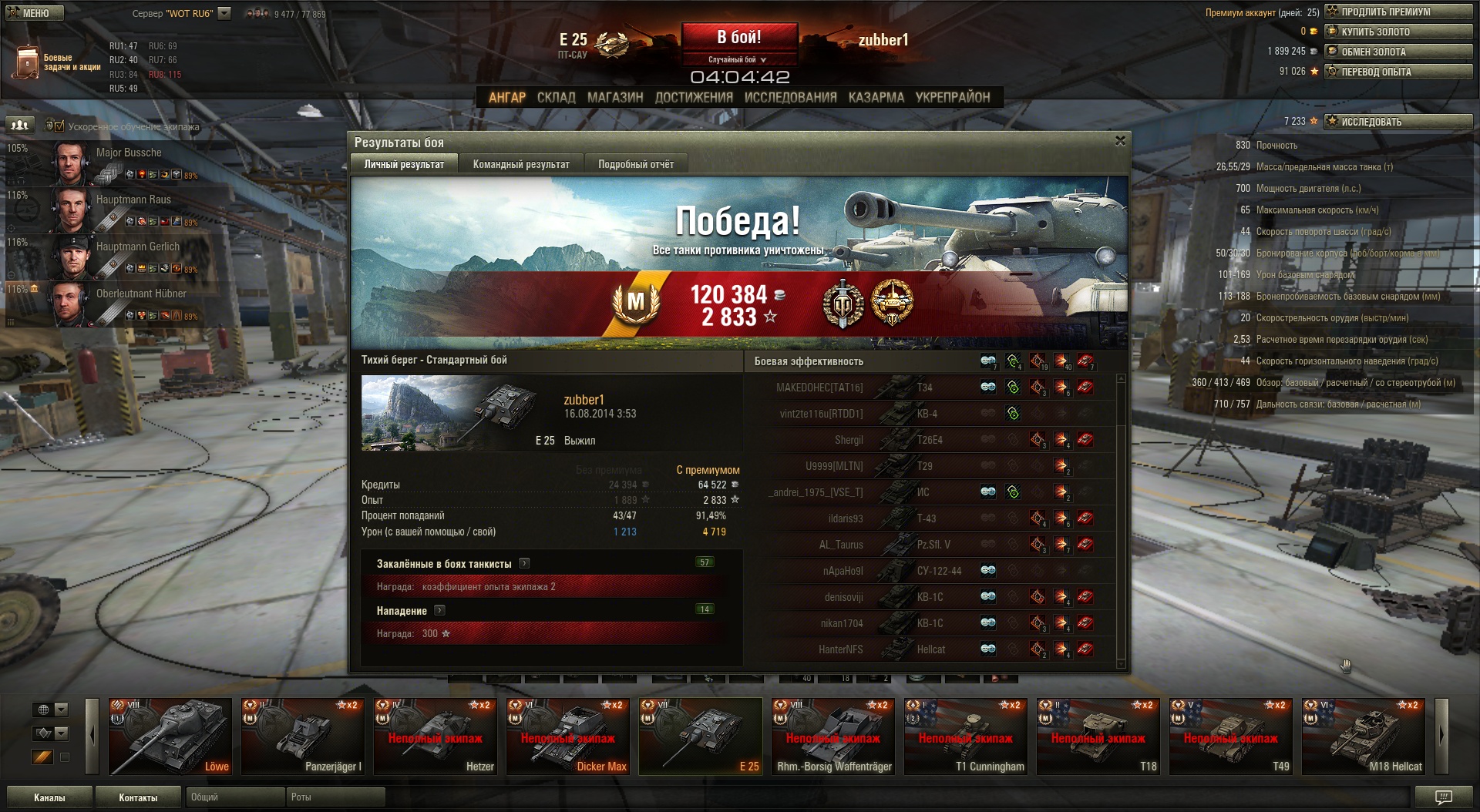Click КУПИТЬ ЗОЛОТО button
The image size is (1480, 812).
(1398, 32)
